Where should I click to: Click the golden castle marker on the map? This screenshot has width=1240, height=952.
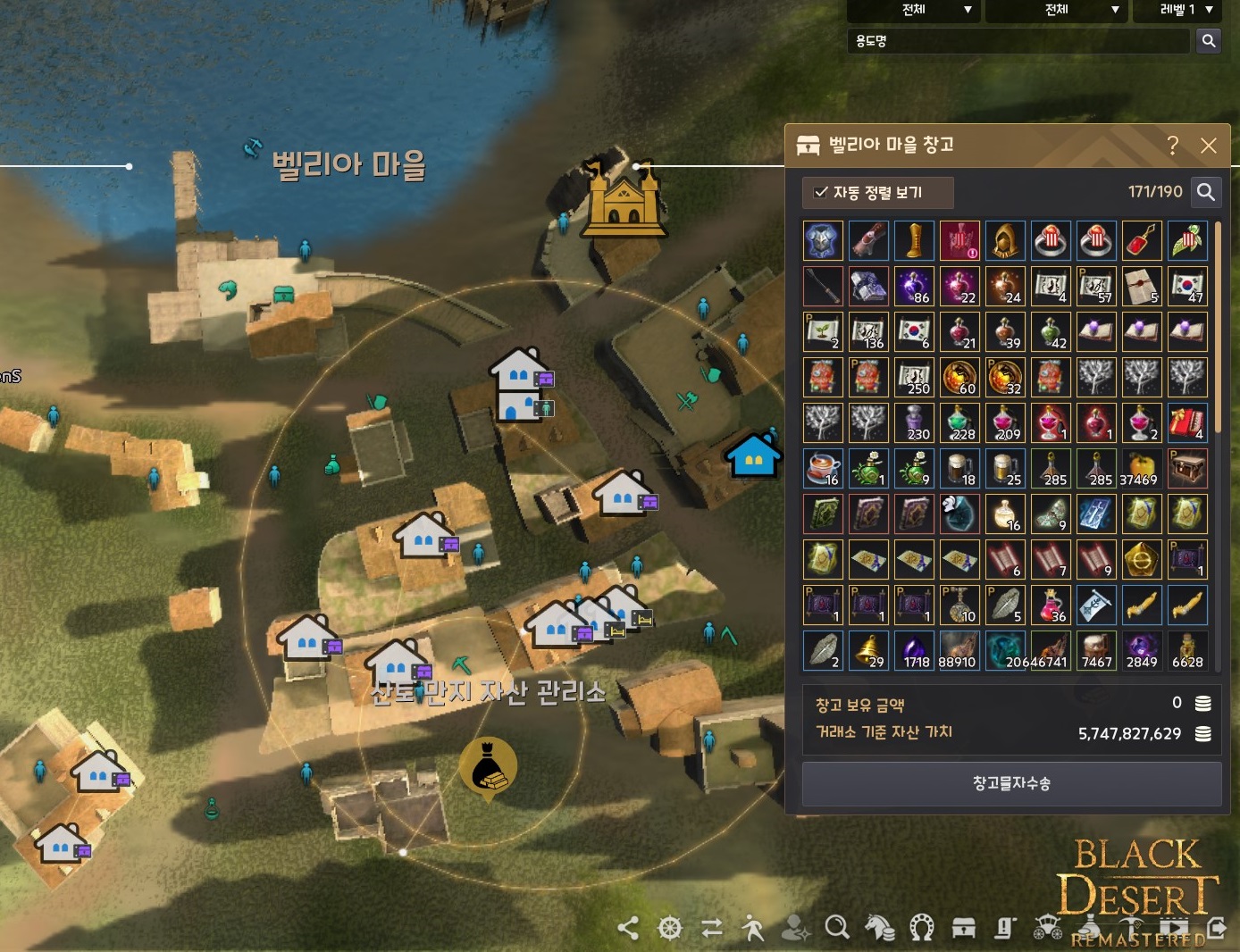point(624,198)
